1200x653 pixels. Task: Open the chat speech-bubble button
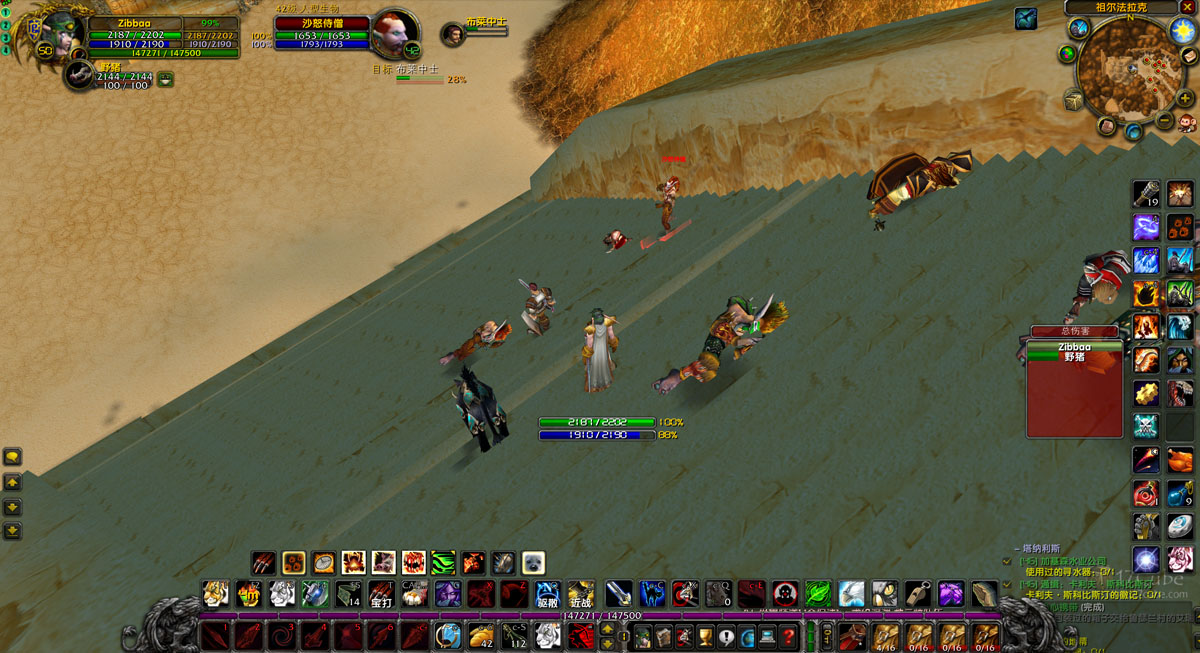click(x=12, y=457)
